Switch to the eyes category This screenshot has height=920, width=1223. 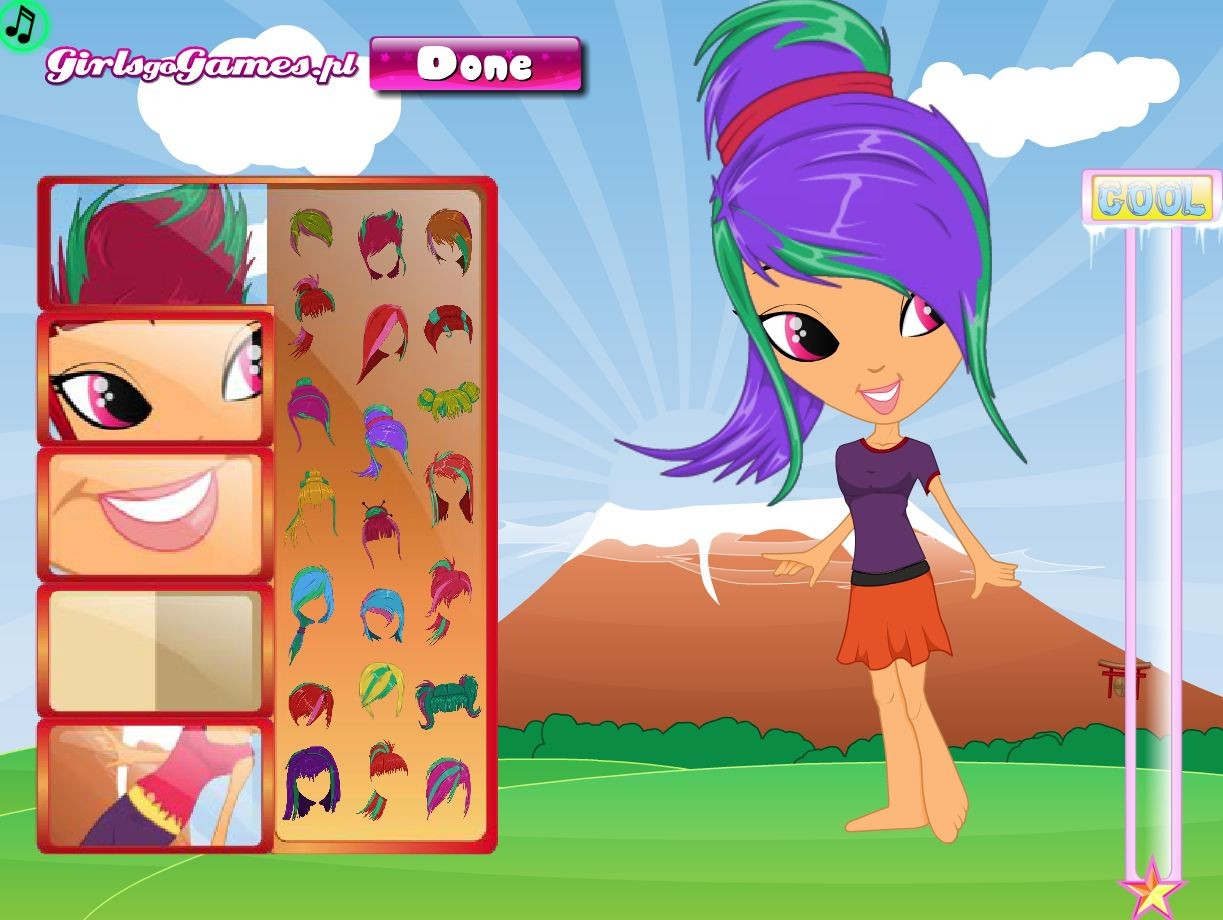pos(156,379)
